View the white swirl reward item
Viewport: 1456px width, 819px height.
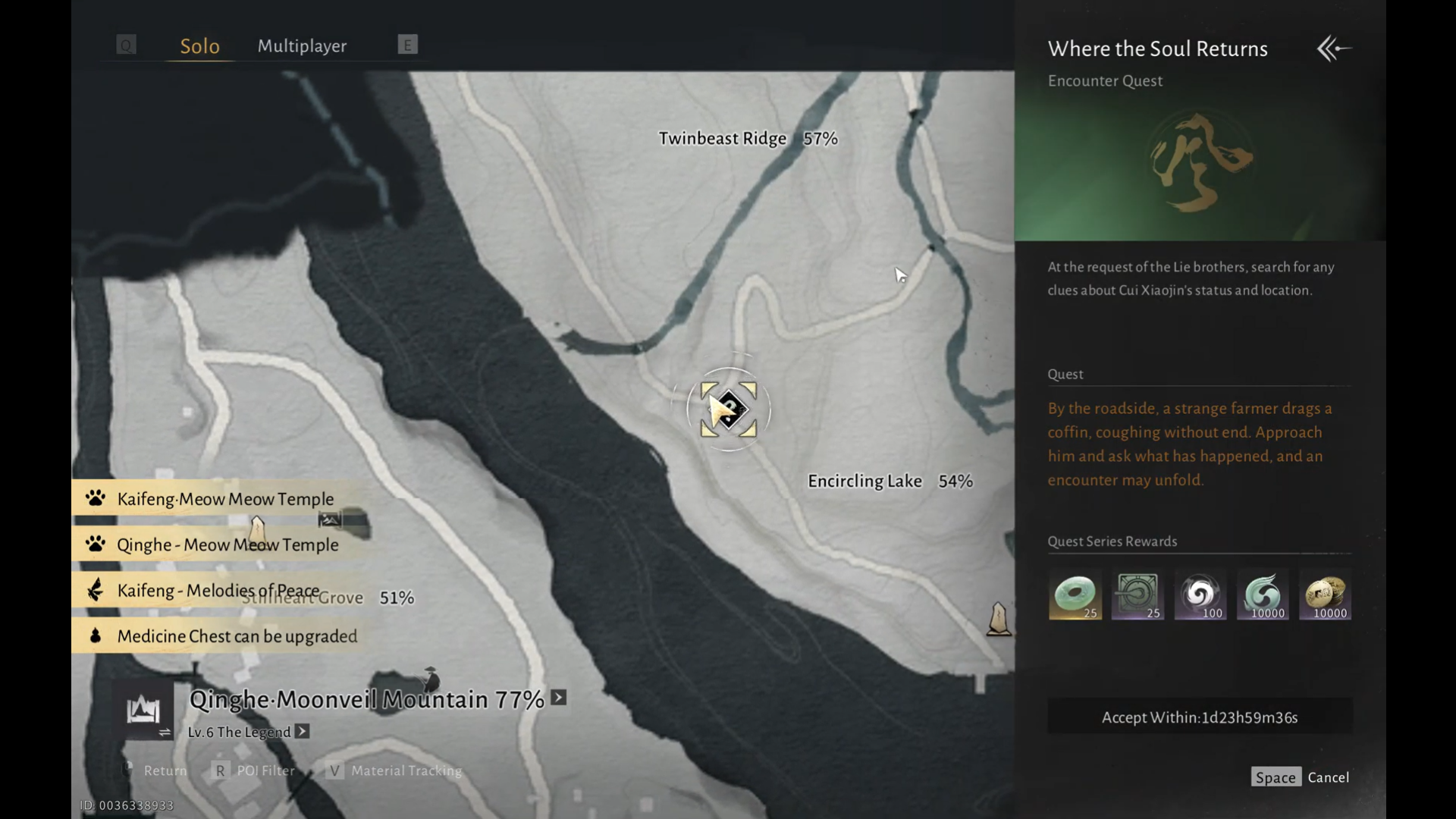coord(1200,595)
